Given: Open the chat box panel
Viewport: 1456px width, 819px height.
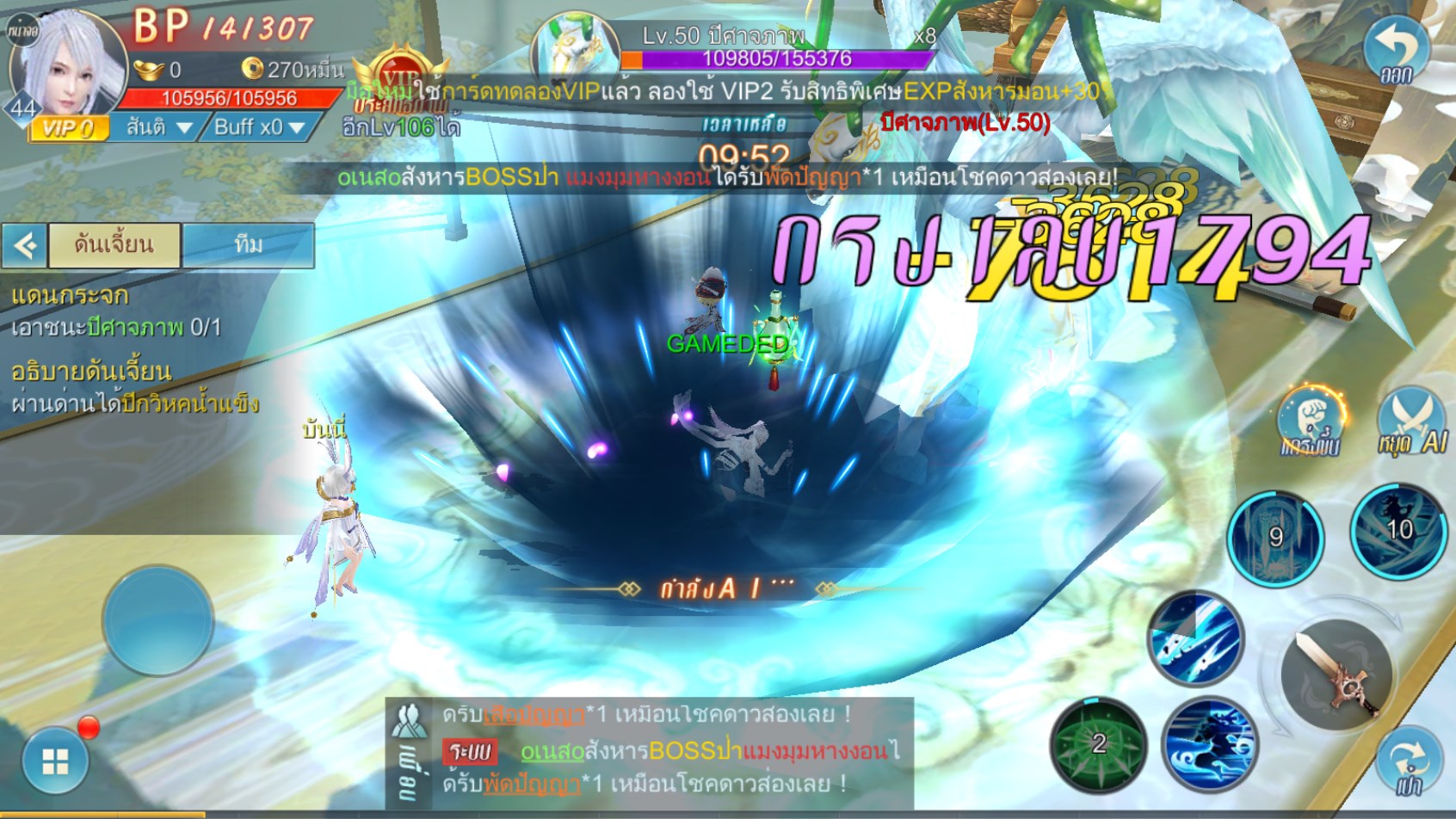Looking at the screenshot, I should [x=650, y=750].
